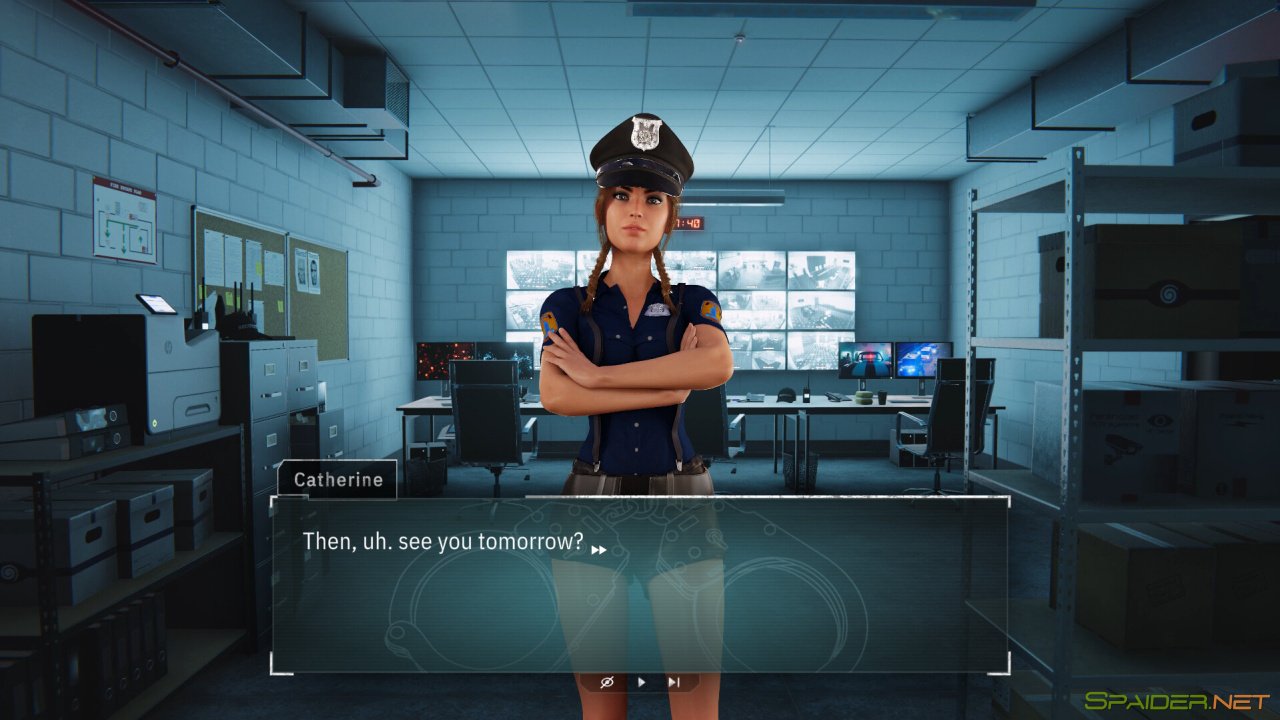This screenshot has width=1280, height=720.
Task: Click the evacuation plan poster on the wall
Action: (x=122, y=217)
